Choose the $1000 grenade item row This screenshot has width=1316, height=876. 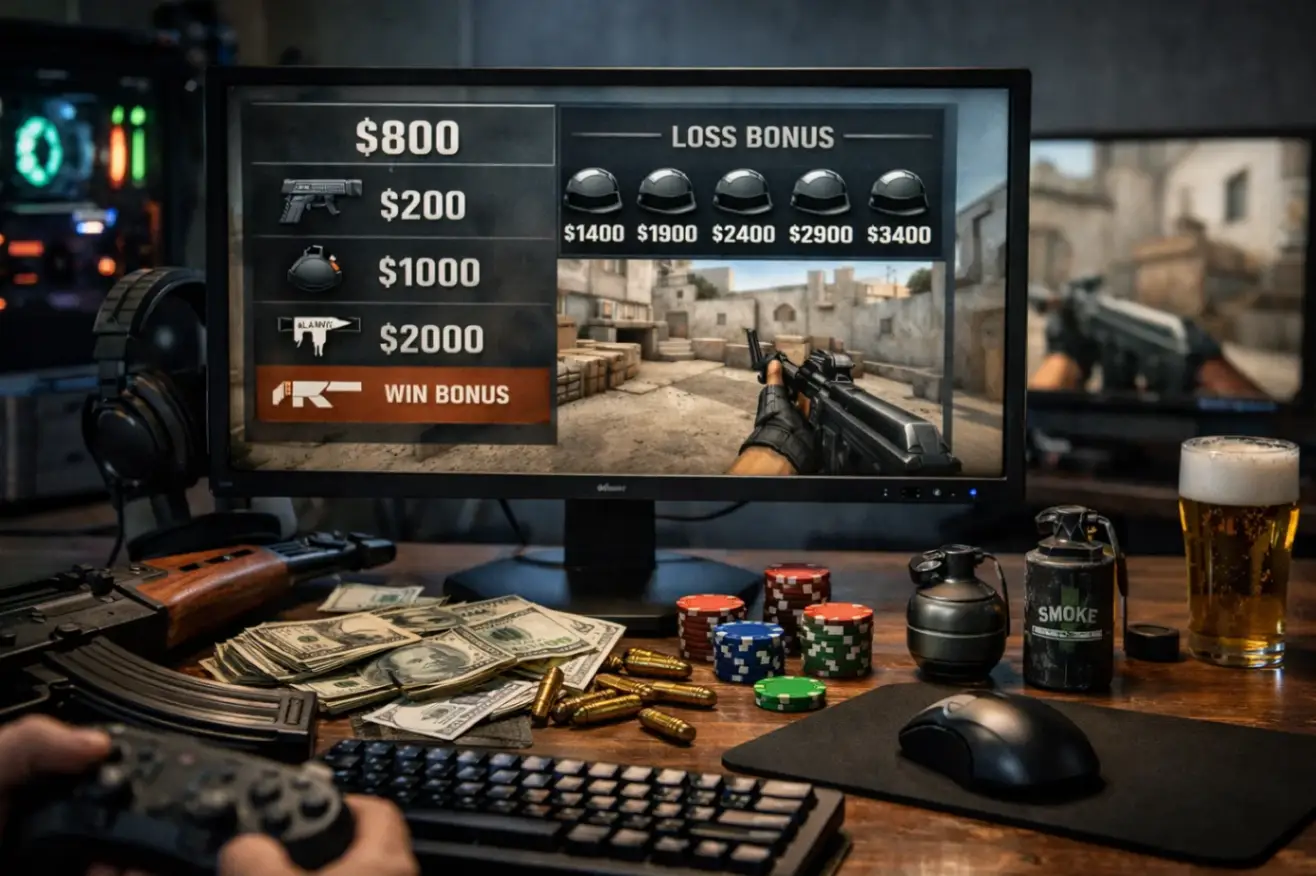pos(400,272)
